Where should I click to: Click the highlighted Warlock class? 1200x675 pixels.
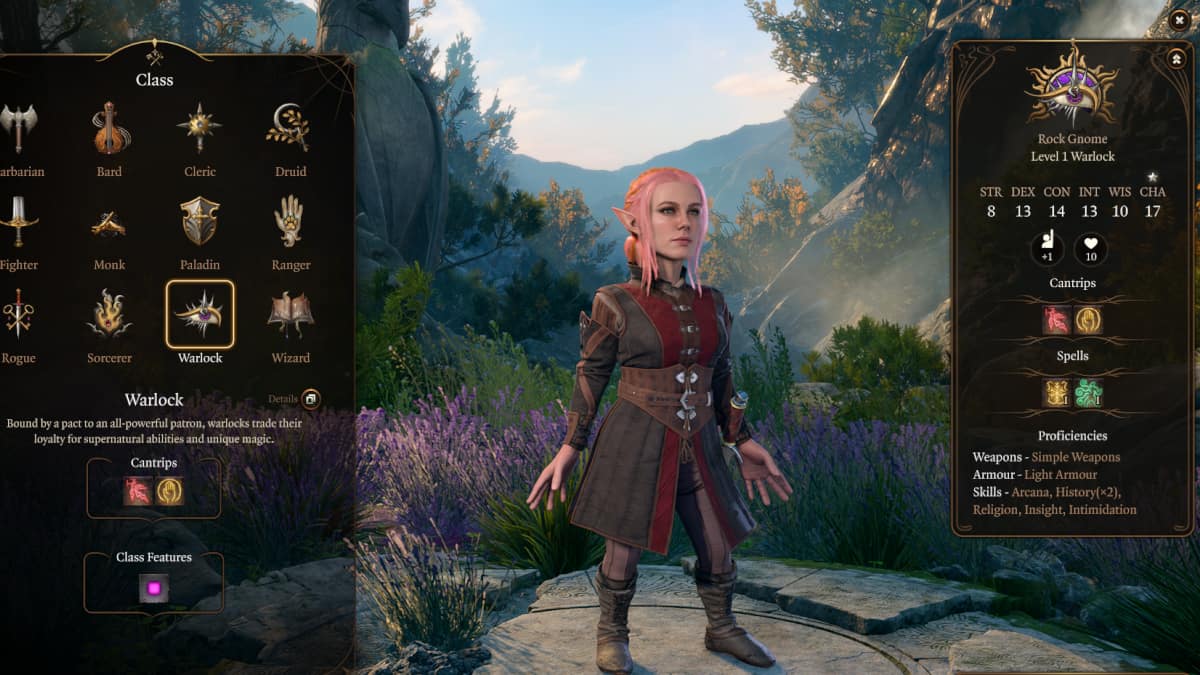(x=200, y=314)
